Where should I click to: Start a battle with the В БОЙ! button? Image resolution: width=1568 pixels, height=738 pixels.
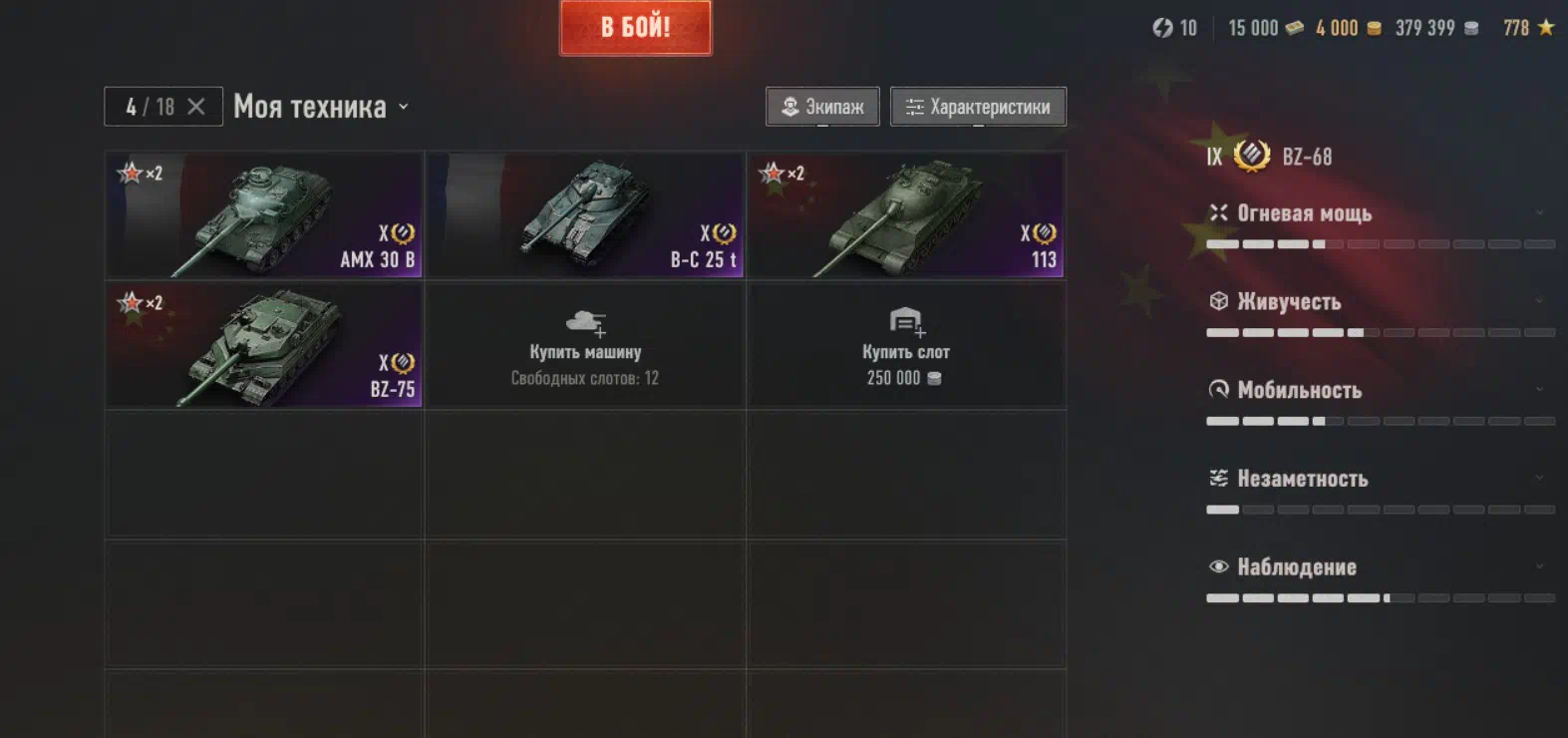tap(635, 28)
